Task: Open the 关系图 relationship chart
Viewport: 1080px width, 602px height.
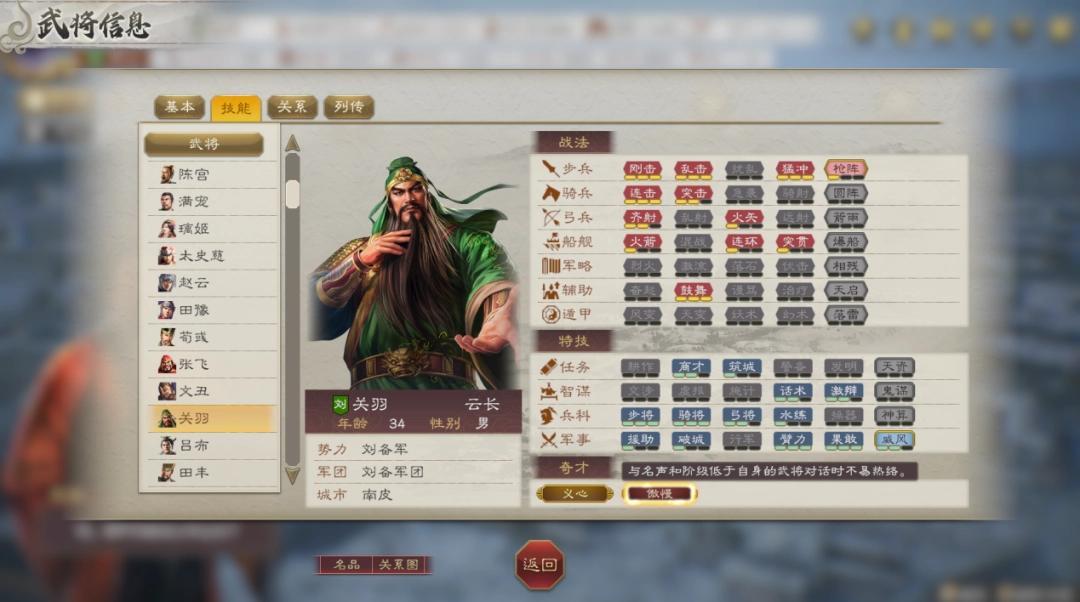Action: pyautogui.click(x=398, y=565)
